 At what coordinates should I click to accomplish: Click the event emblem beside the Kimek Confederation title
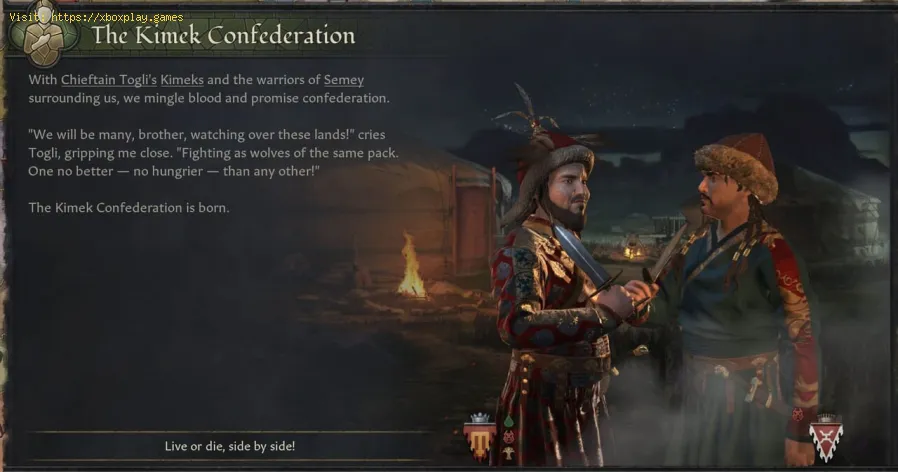[45, 34]
